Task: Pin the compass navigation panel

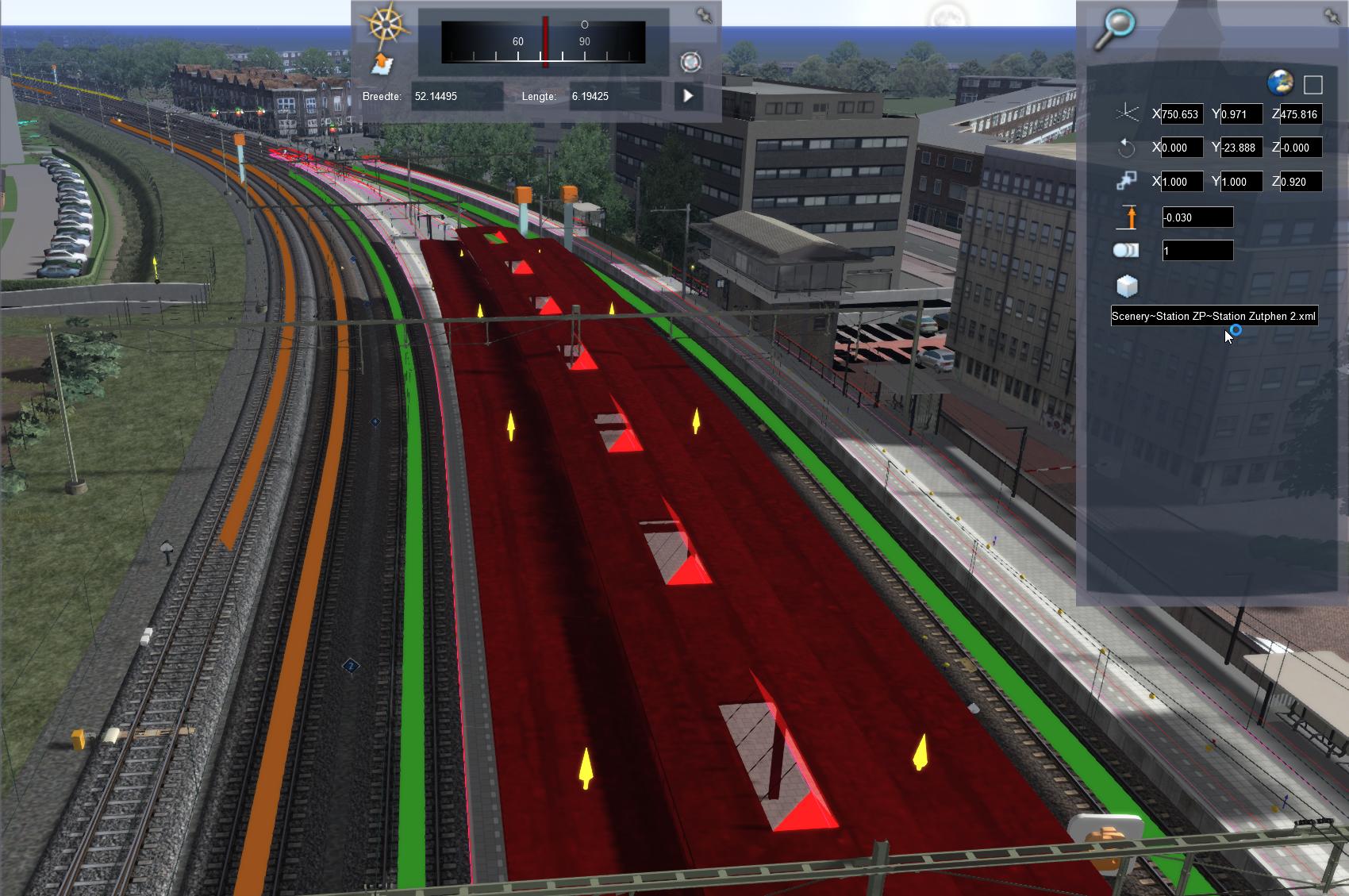Action: pyautogui.click(x=704, y=15)
